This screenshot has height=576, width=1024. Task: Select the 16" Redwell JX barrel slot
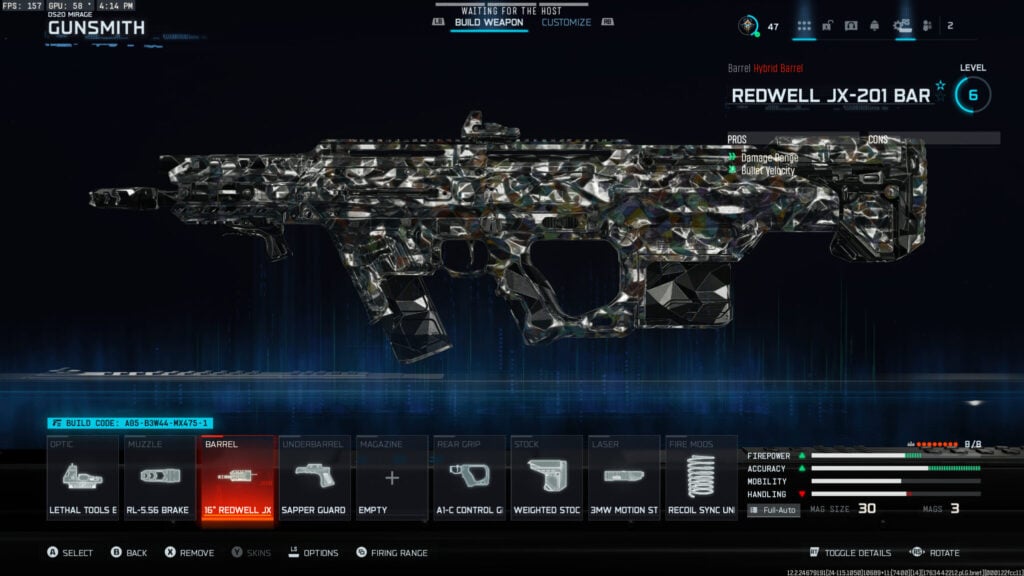tap(237, 478)
